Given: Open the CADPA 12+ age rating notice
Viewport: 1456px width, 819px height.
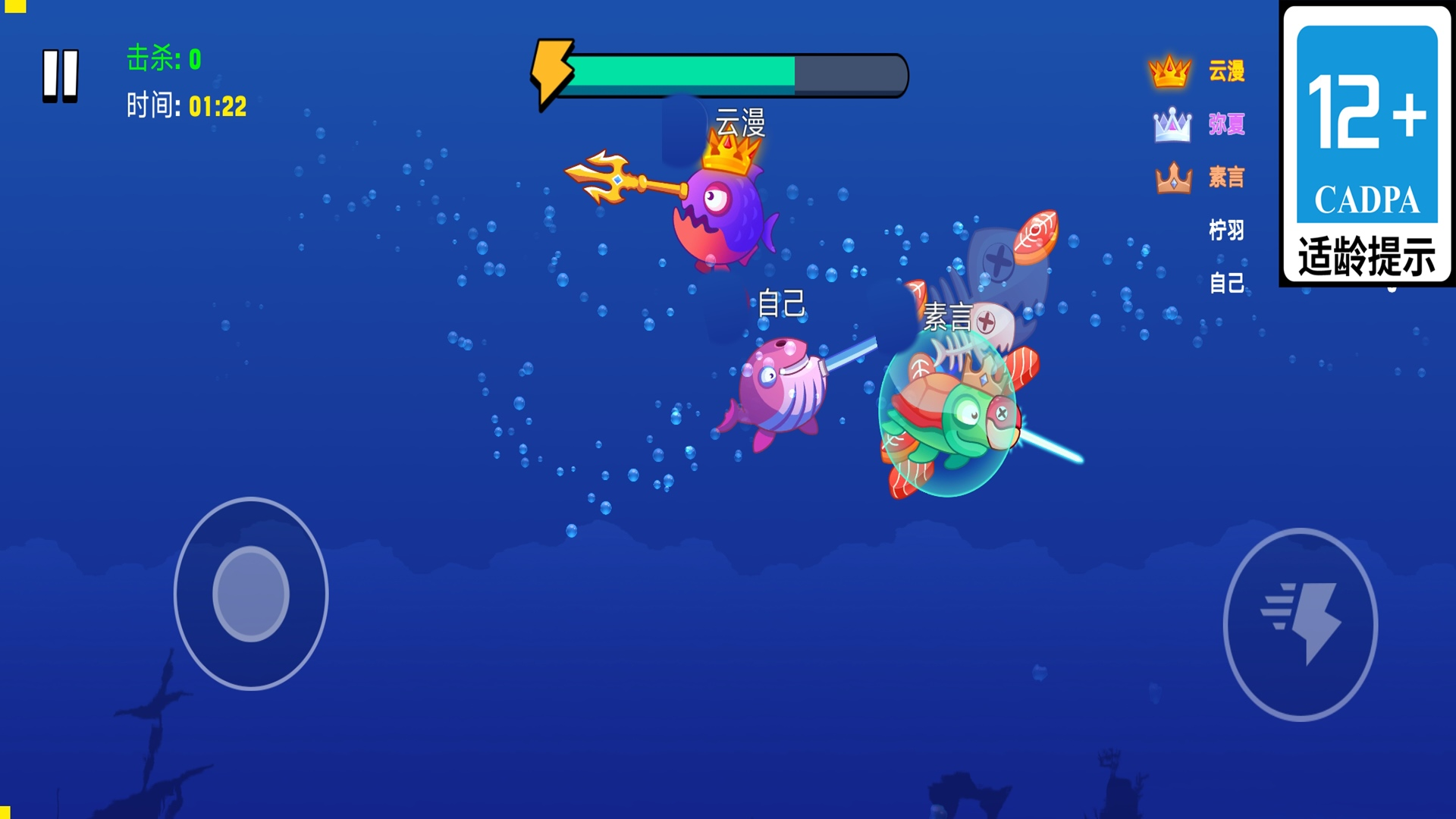Looking at the screenshot, I should coord(1367,144).
